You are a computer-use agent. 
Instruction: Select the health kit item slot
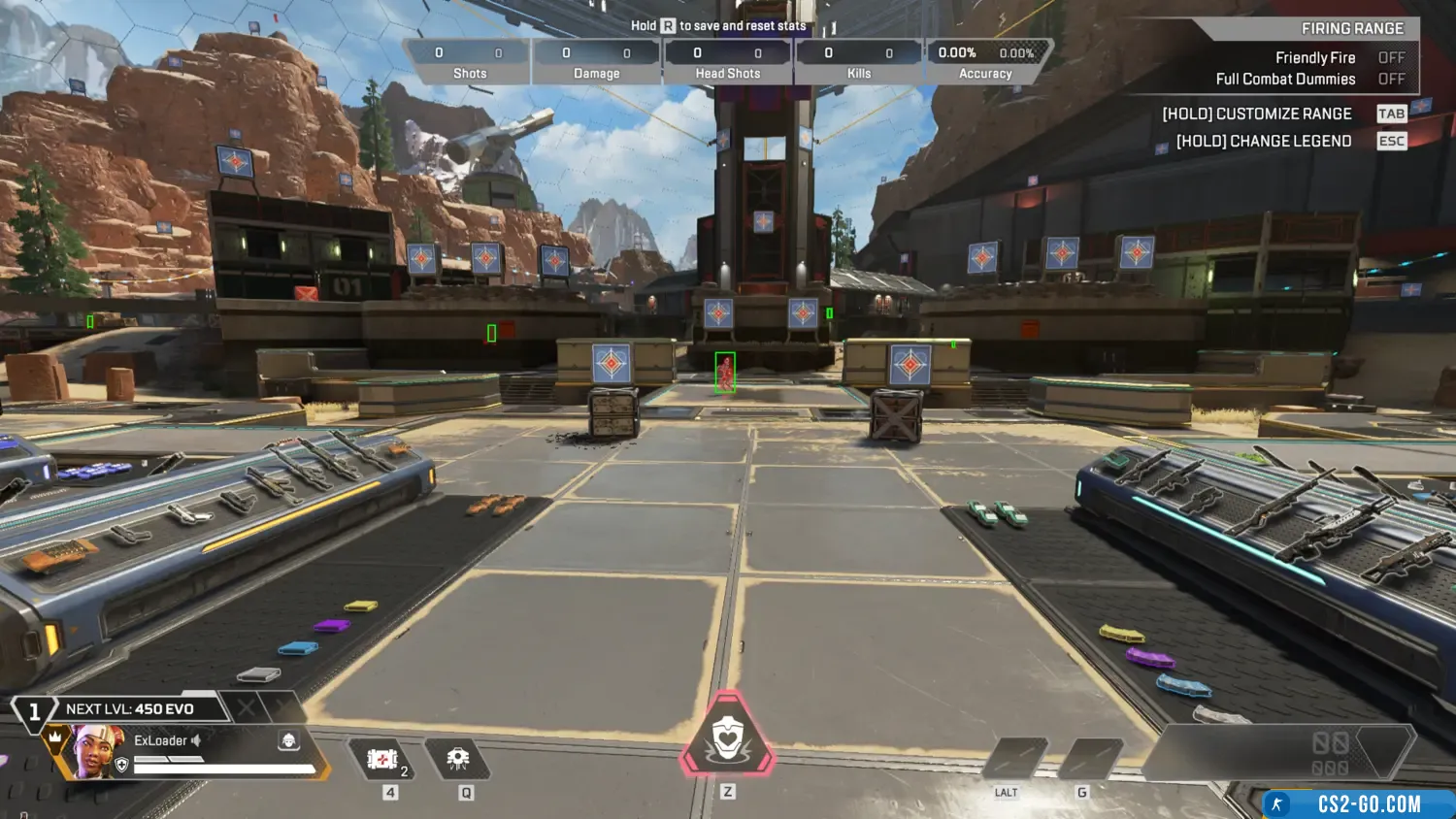(x=383, y=759)
